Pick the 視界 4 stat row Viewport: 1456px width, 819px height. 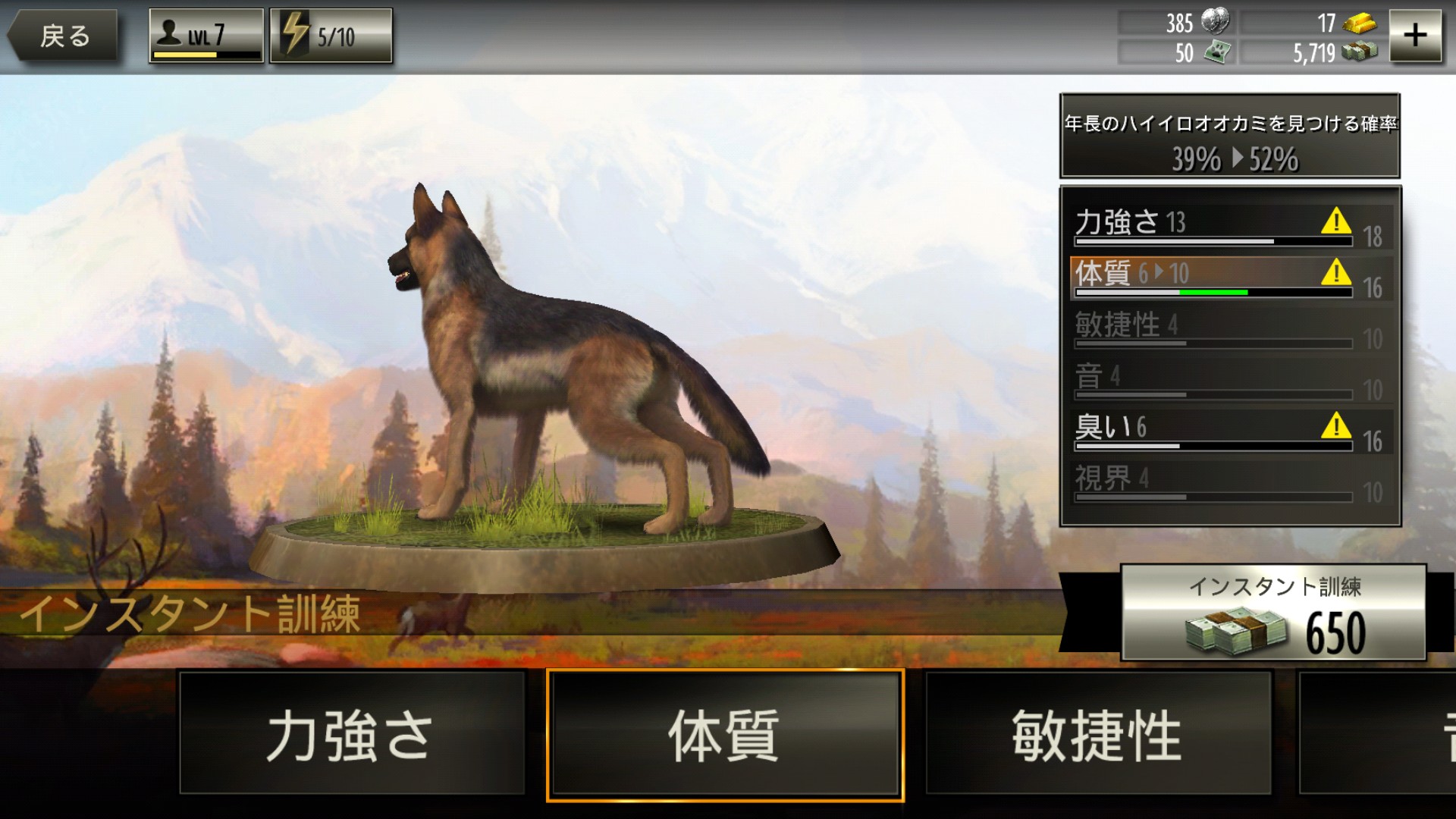coord(1213,482)
